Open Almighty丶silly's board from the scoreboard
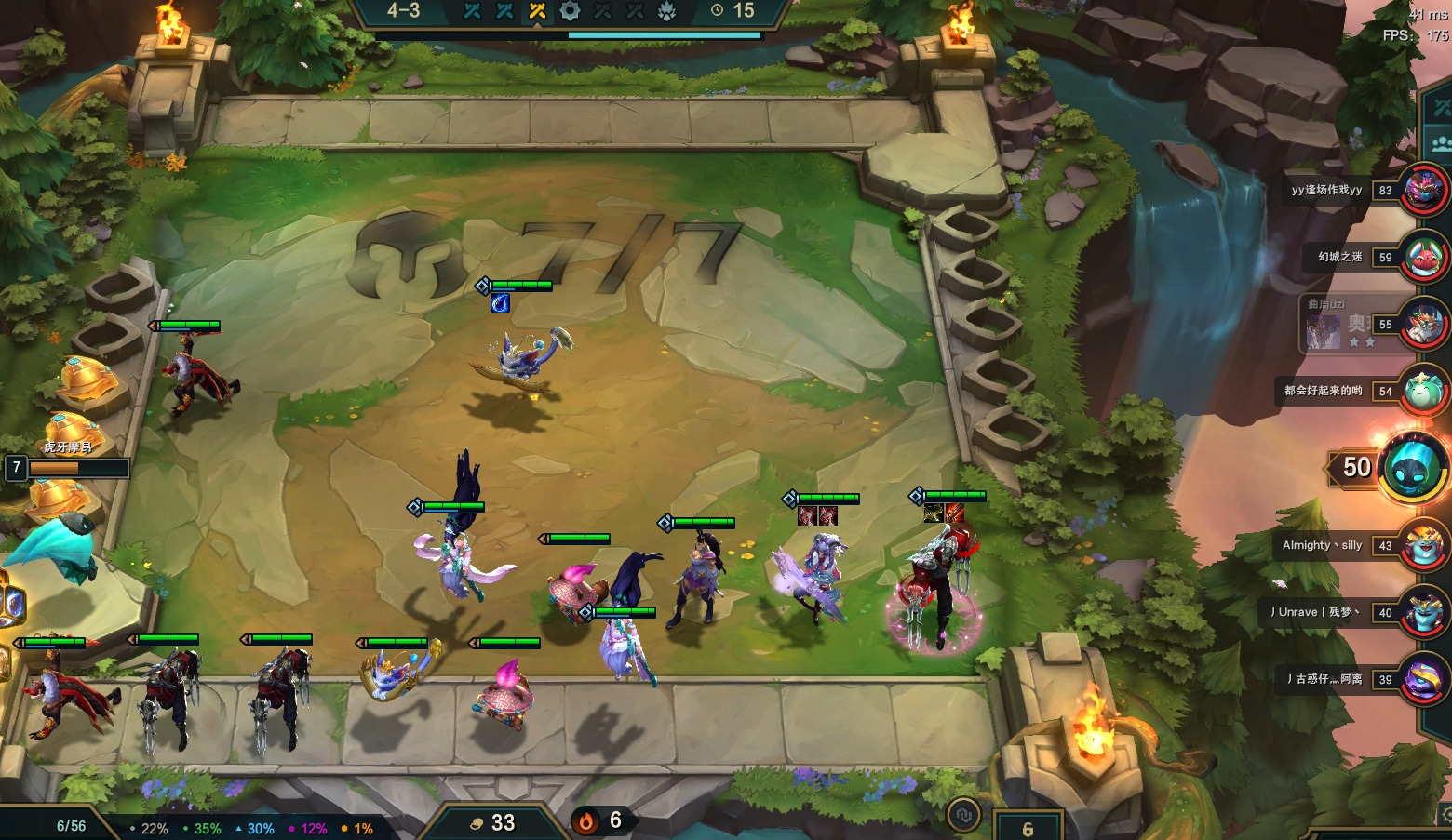The image size is (1452, 840). click(x=1424, y=545)
